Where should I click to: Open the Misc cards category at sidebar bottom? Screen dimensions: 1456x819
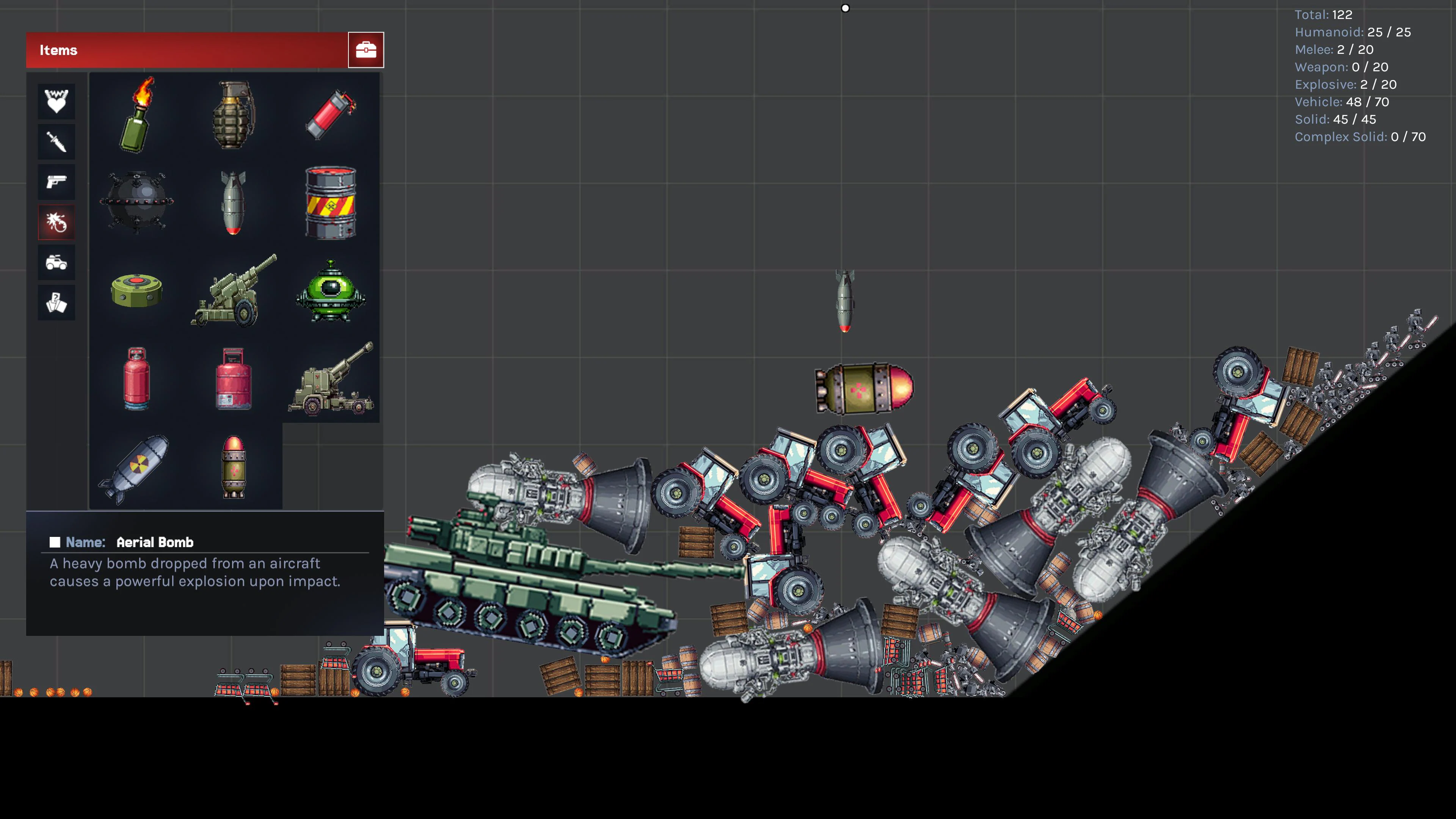[x=56, y=303]
